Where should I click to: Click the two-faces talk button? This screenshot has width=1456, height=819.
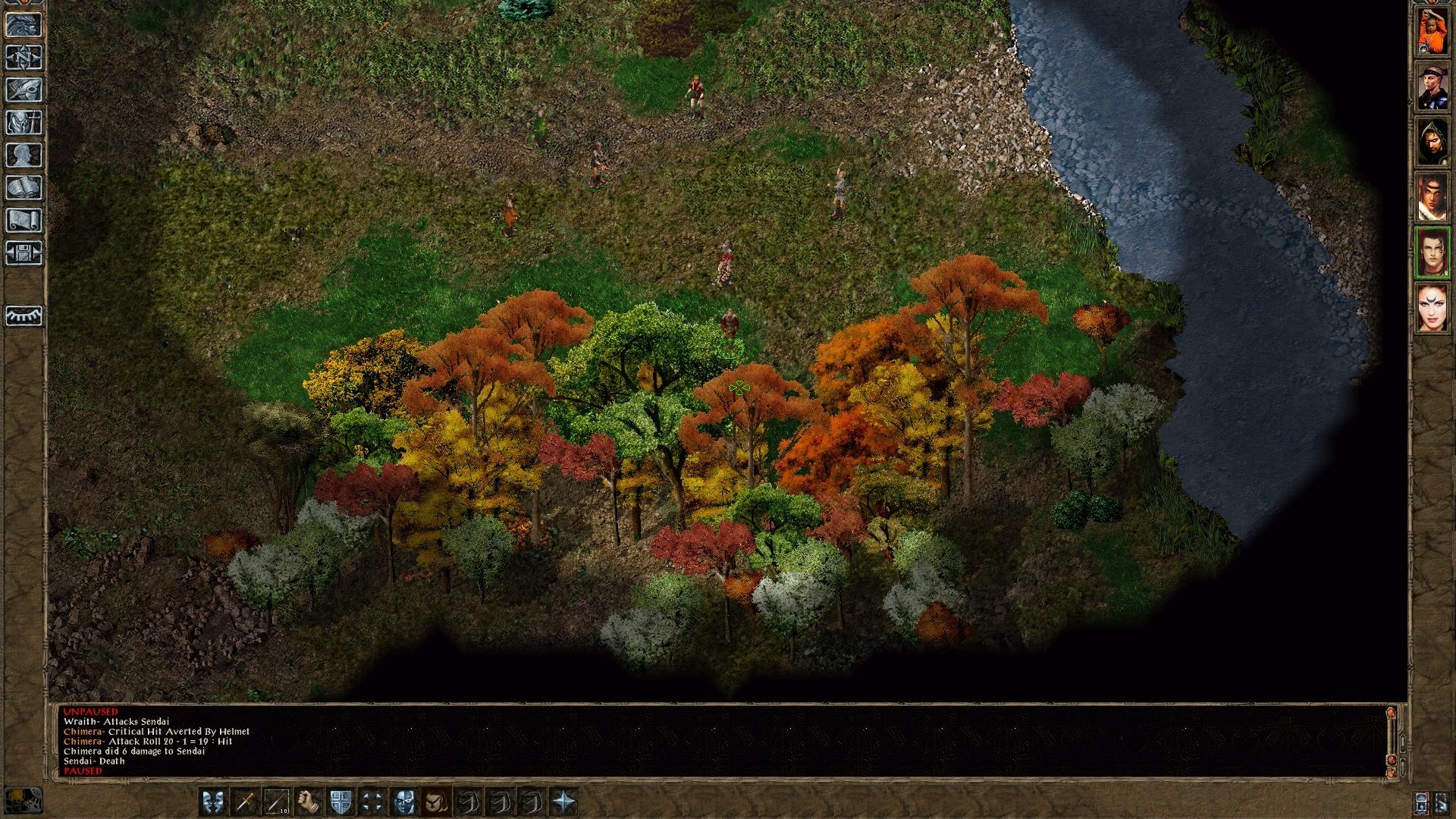coord(213,802)
